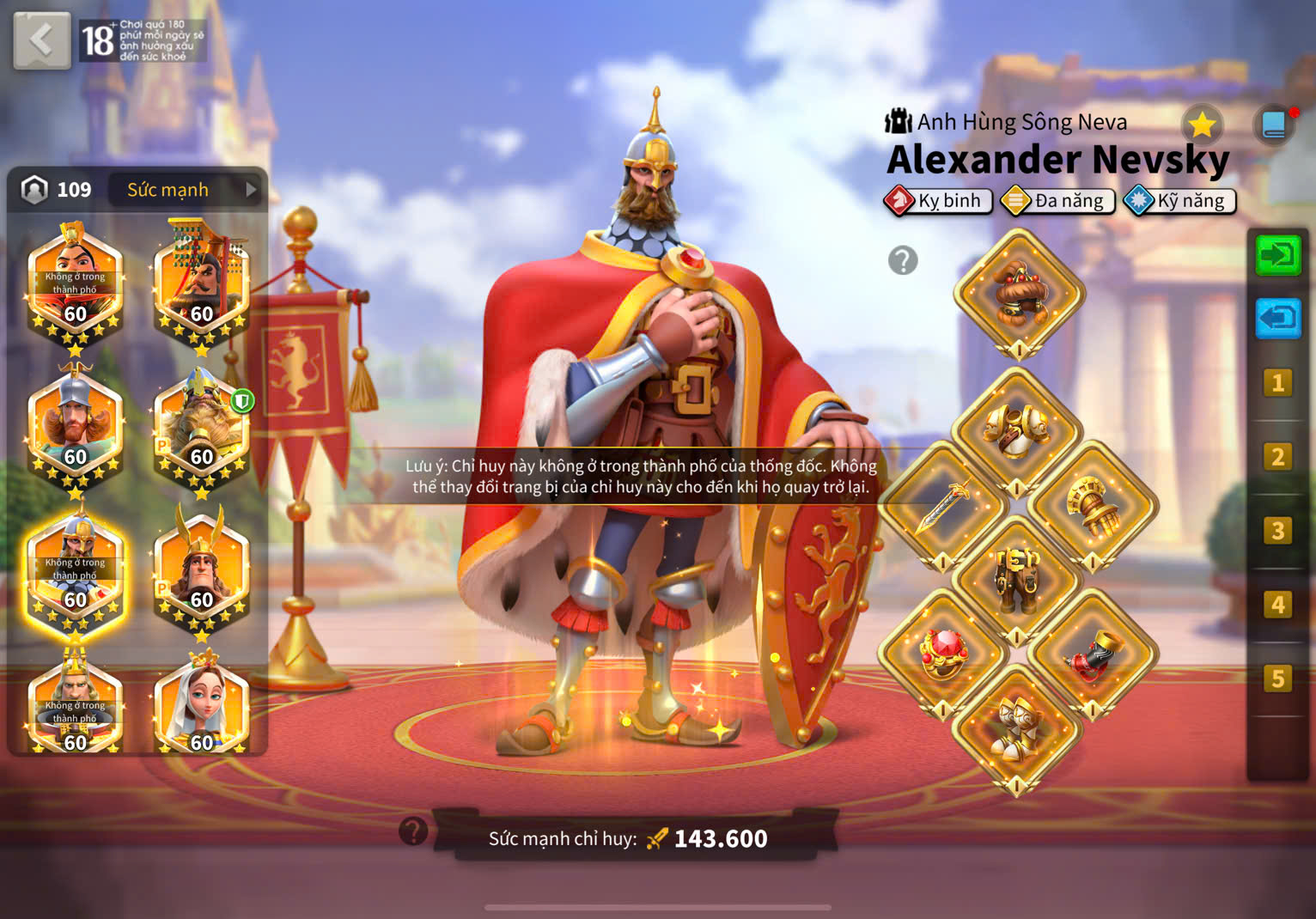This screenshot has height=919, width=1316.
Task: Select the horned helmet commander portrait
Action: (x=201, y=571)
